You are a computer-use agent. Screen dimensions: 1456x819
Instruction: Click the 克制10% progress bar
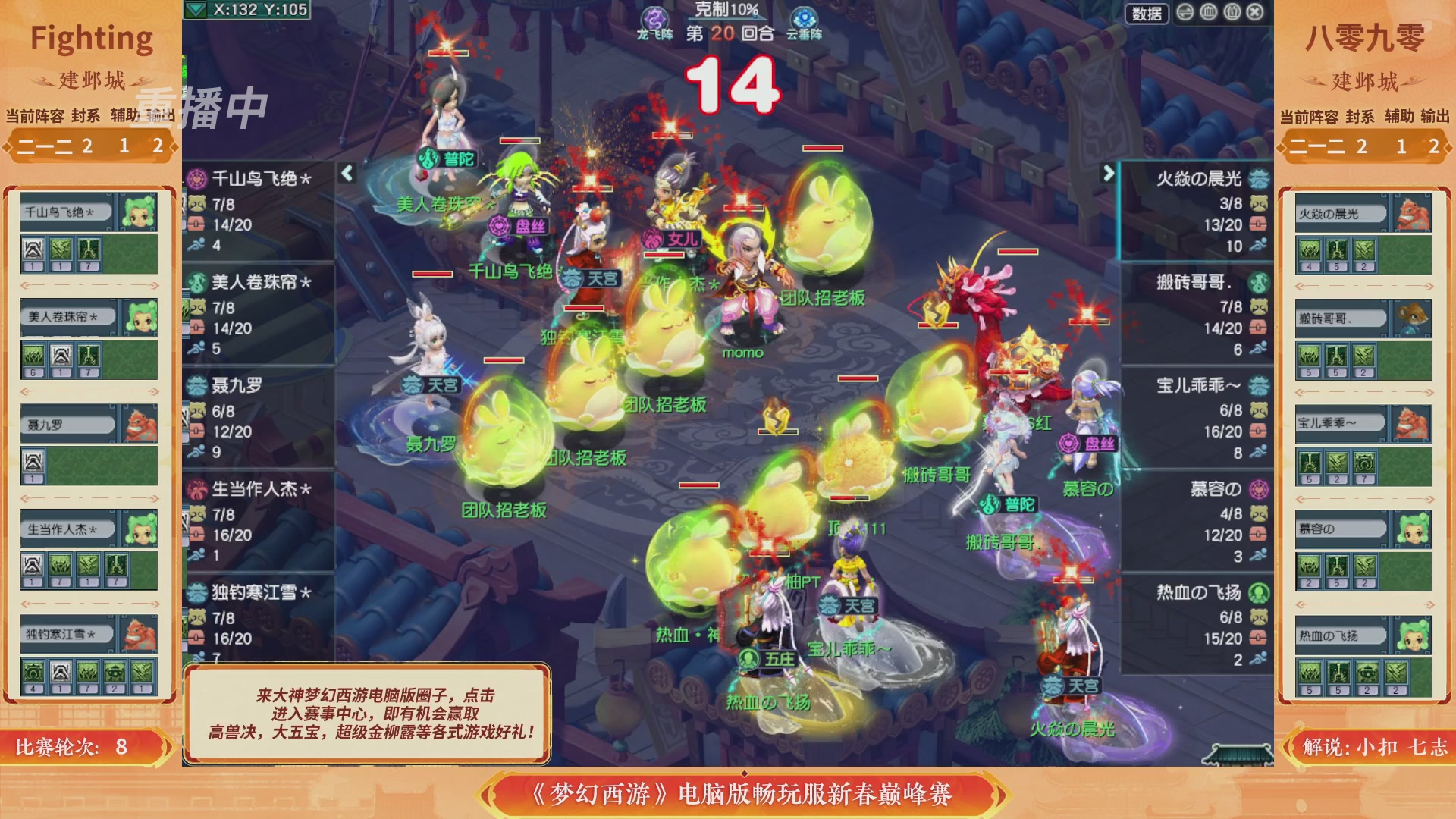coord(728,20)
